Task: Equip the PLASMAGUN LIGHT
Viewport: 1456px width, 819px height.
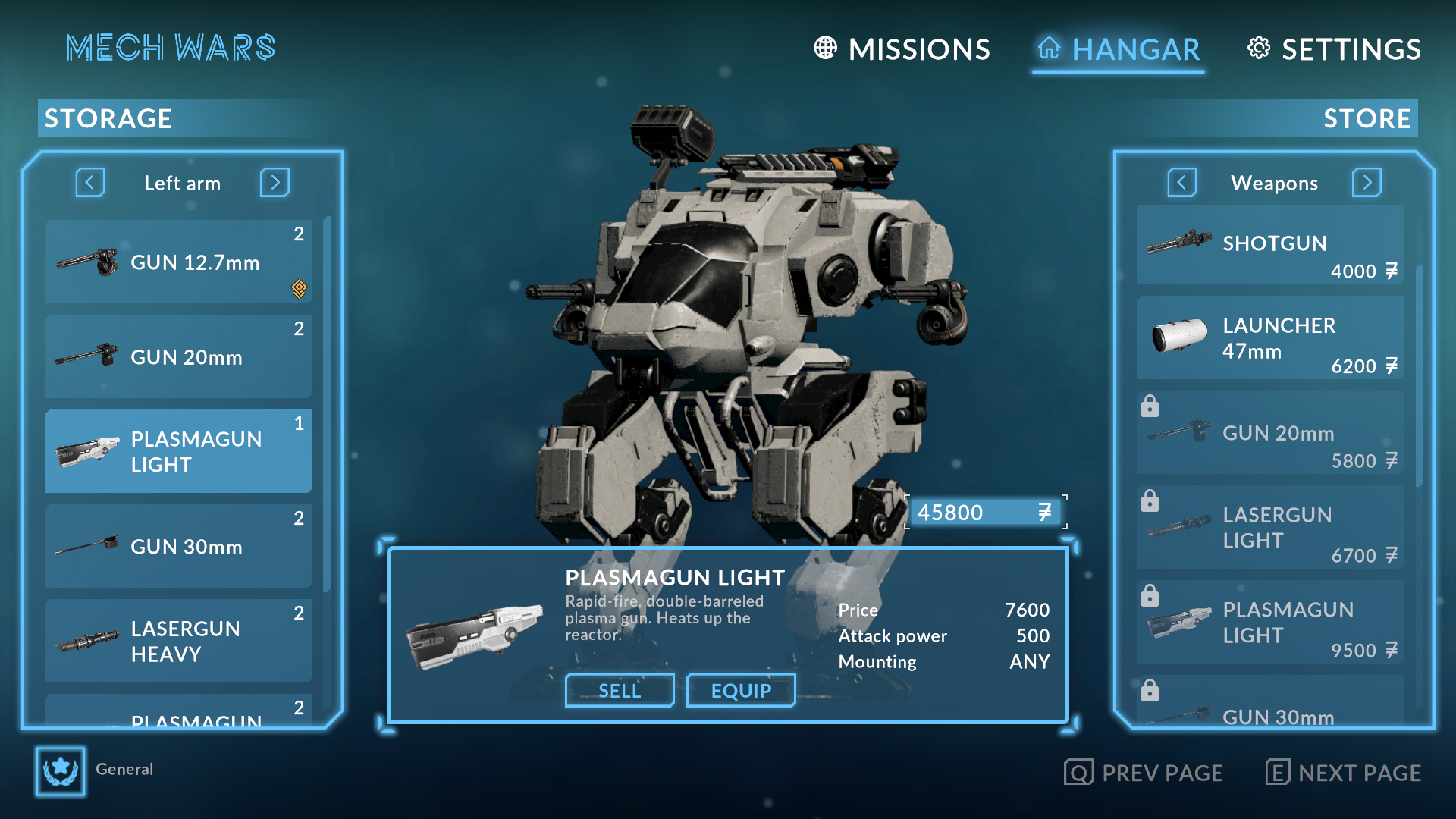Action: point(741,690)
